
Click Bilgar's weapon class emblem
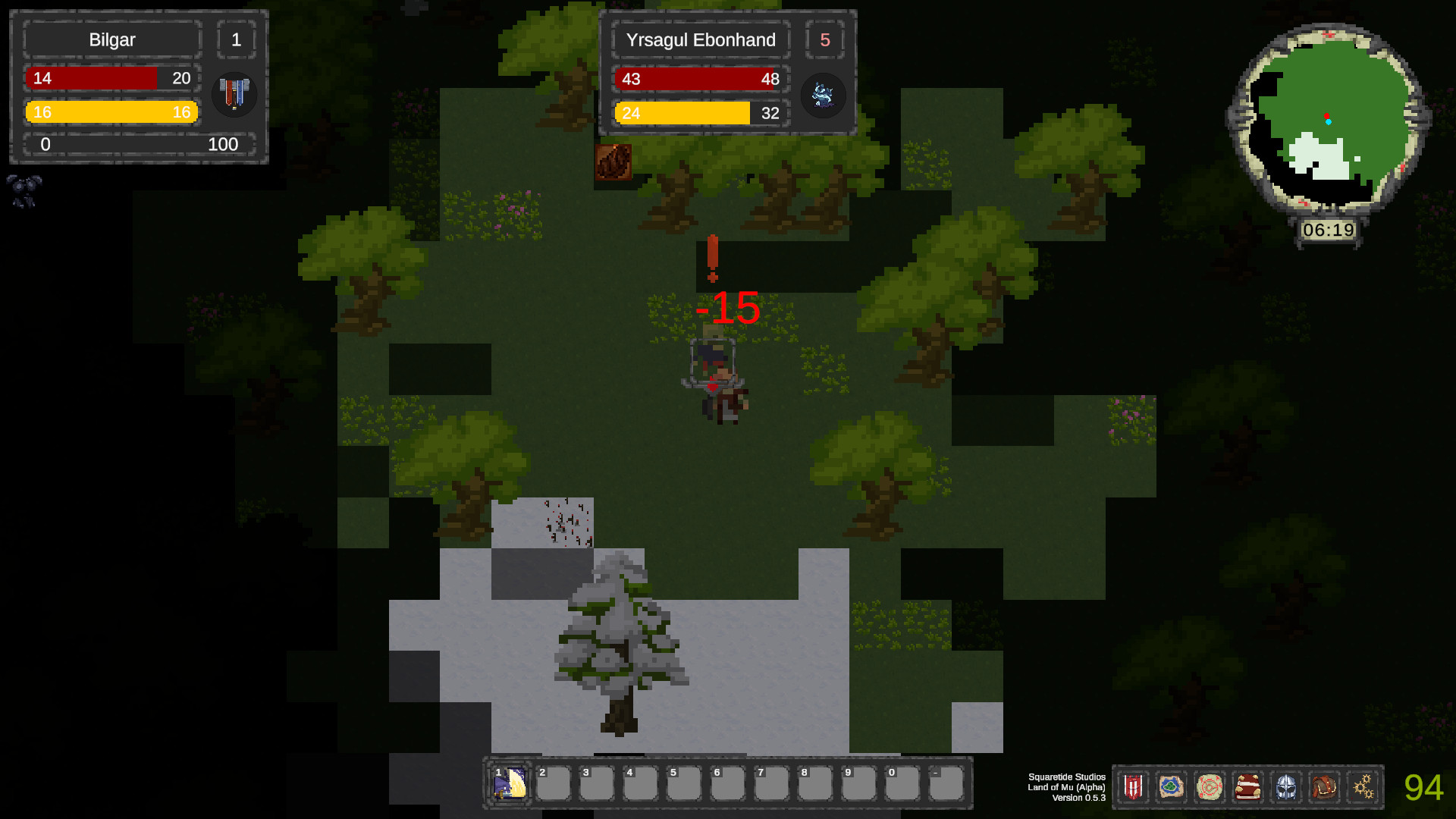pyautogui.click(x=234, y=94)
